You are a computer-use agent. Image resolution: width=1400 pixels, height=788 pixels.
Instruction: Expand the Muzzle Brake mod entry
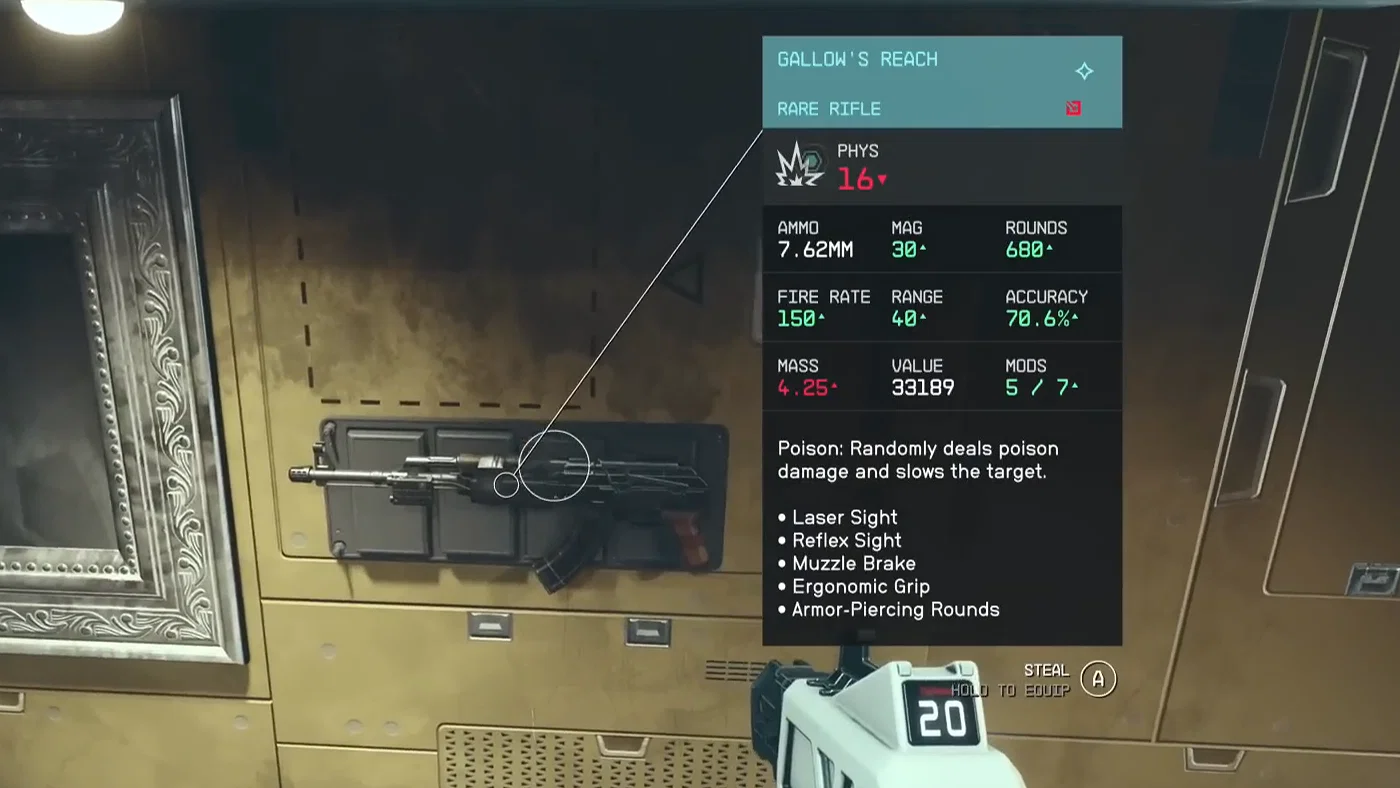854,563
